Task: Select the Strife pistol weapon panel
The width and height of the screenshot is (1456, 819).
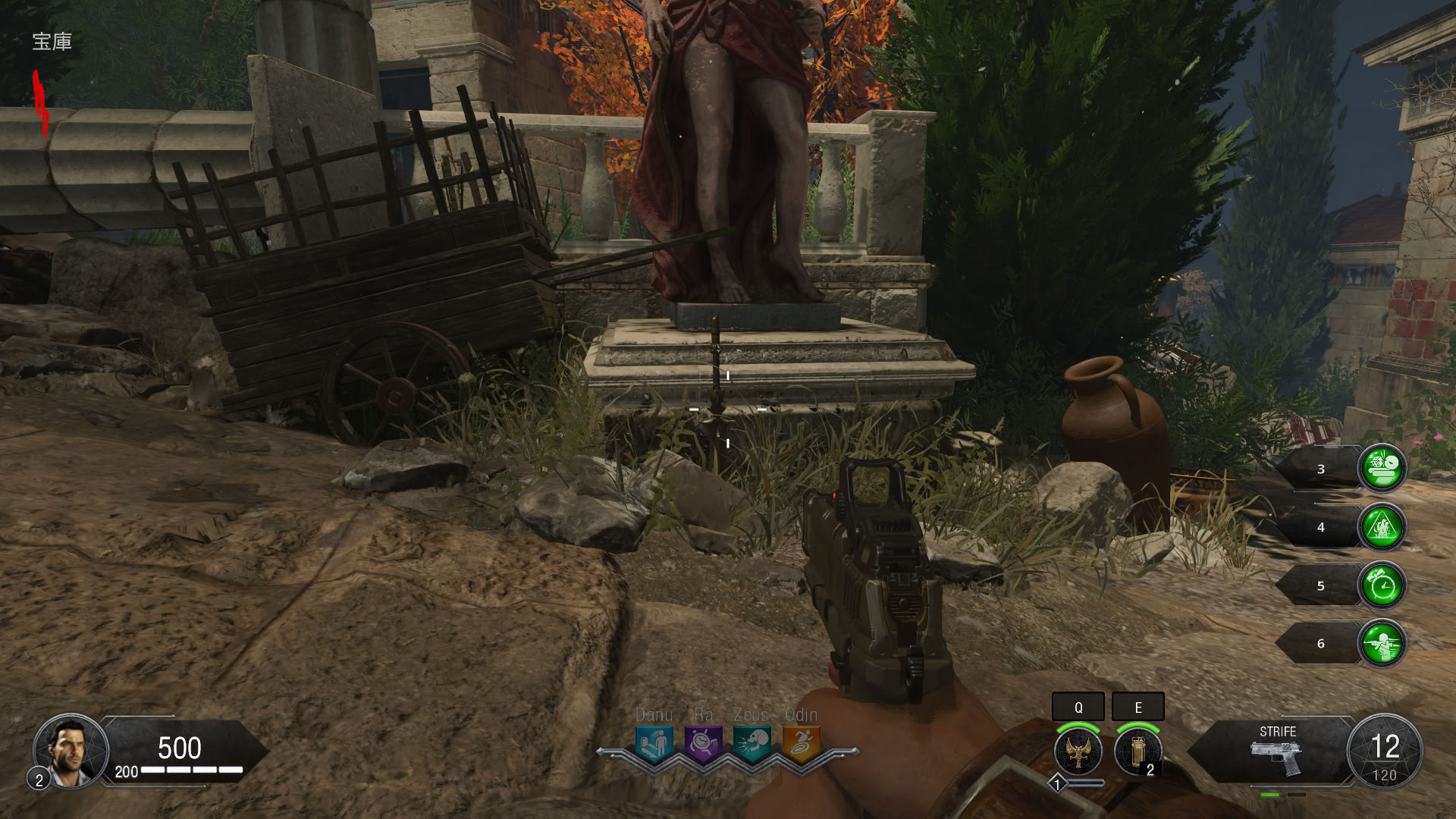Action: click(1277, 752)
